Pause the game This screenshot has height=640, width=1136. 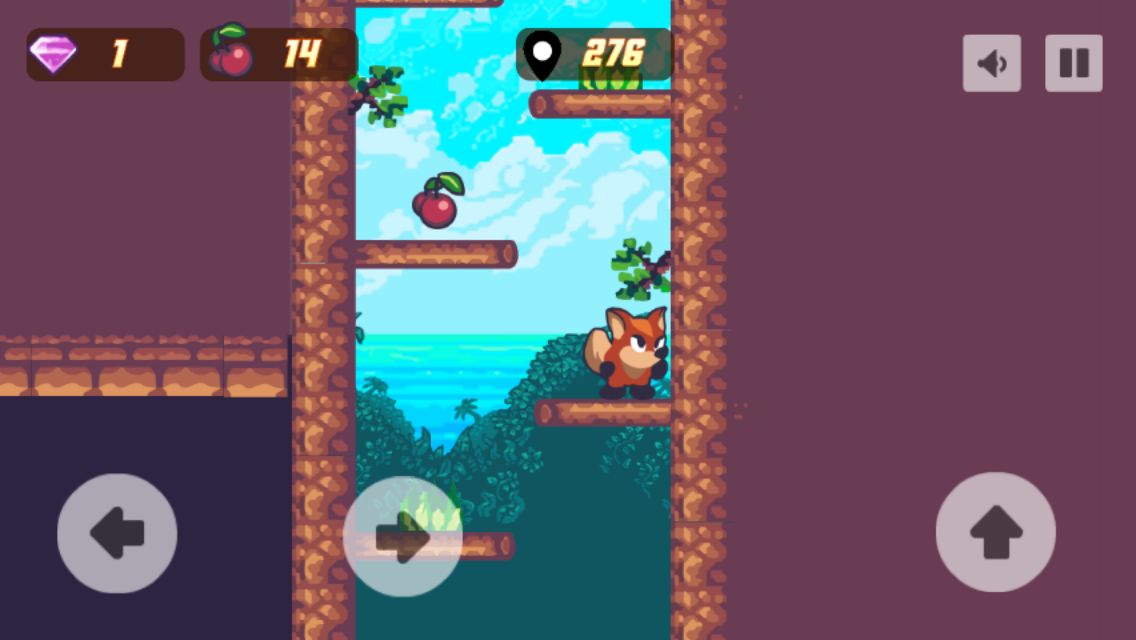click(1073, 63)
